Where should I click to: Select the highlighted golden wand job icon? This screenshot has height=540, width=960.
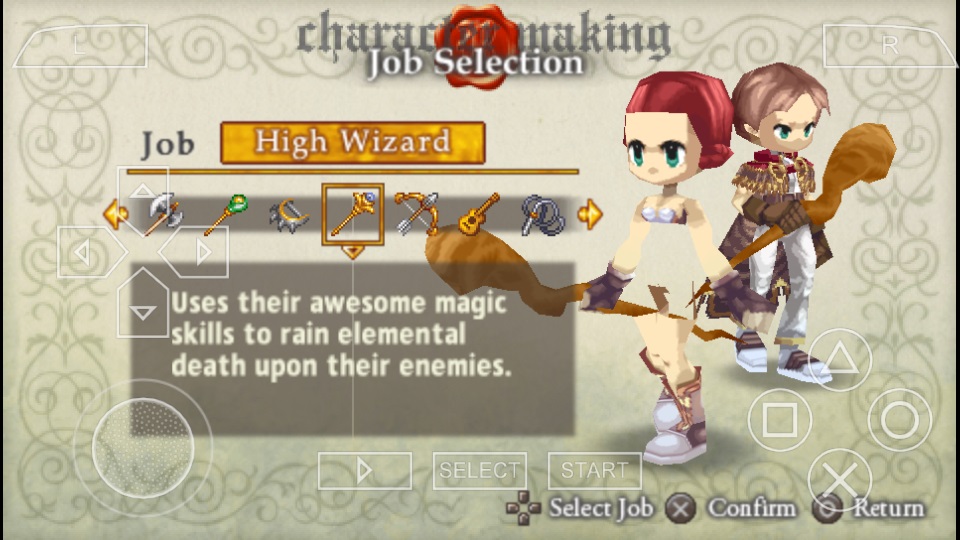click(352, 214)
